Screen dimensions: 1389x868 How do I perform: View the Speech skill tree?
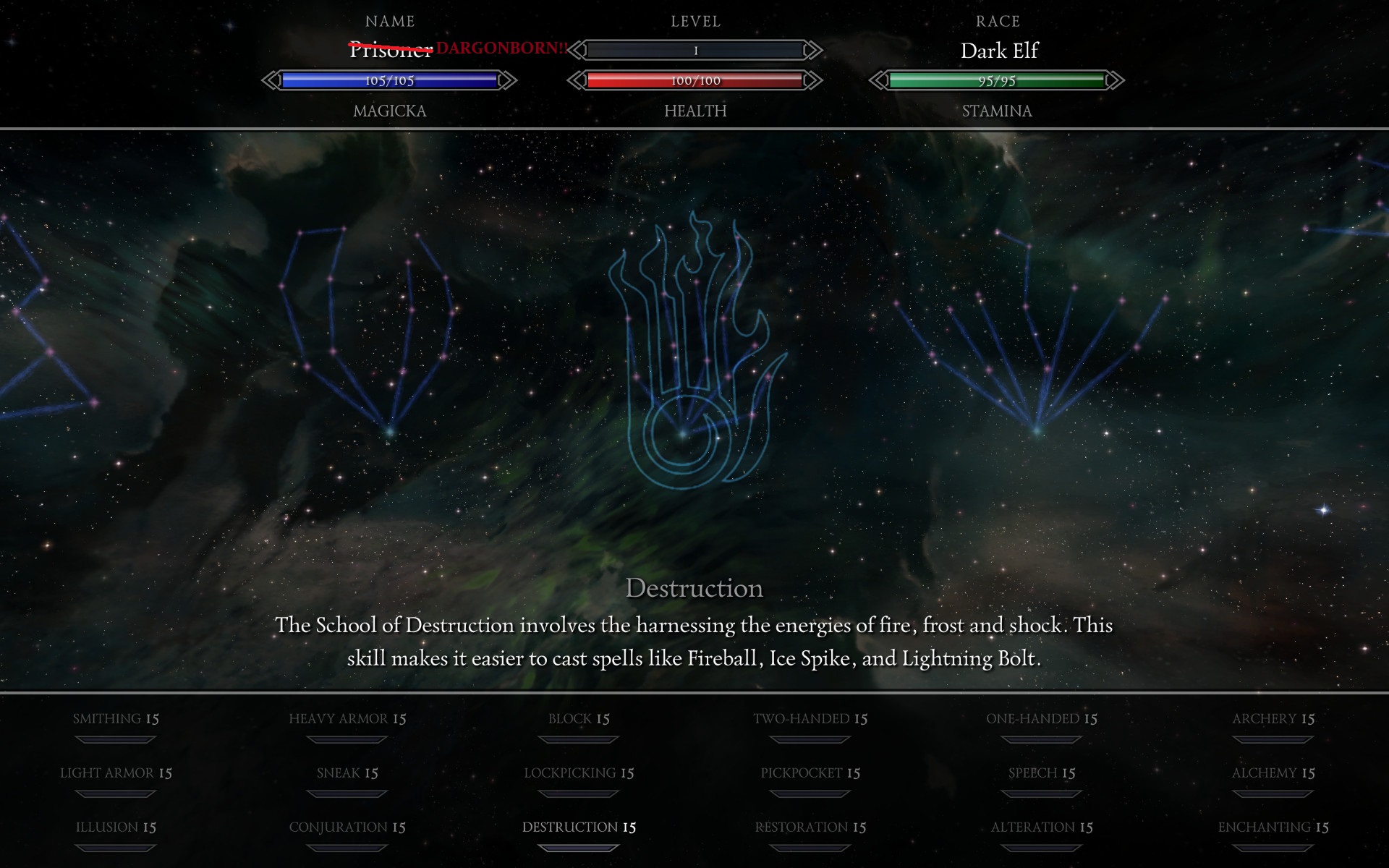[x=1042, y=773]
